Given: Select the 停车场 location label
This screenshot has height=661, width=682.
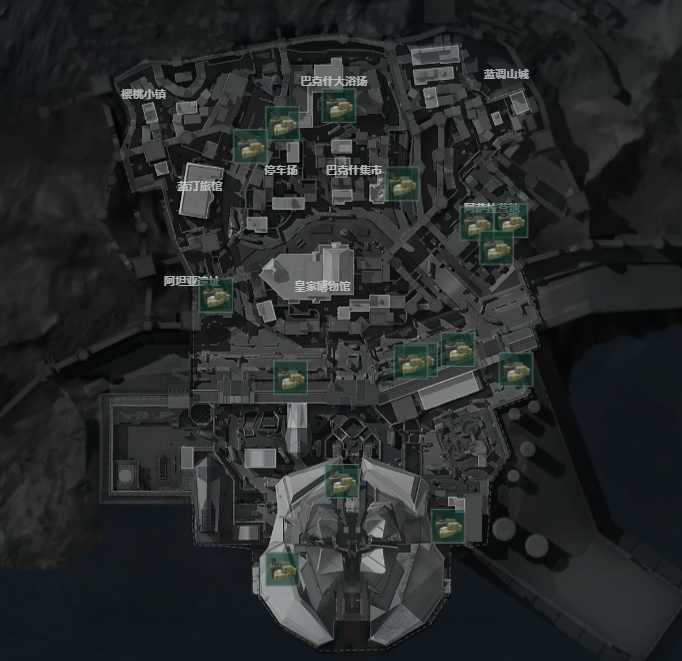Looking at the screenshot, I should click(x=281, y=170).
